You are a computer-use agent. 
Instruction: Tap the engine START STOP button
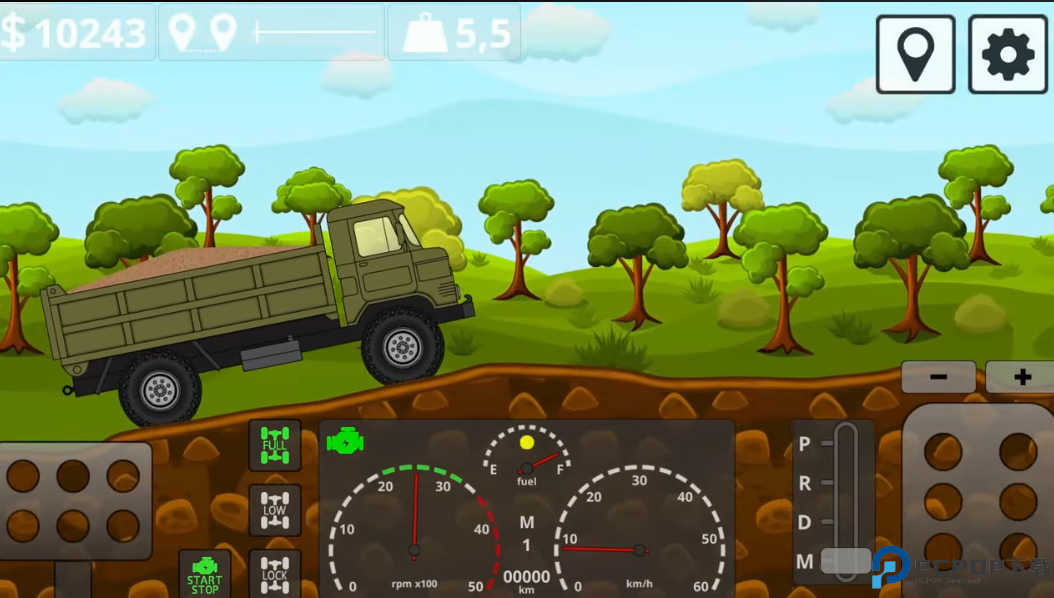tap(205, 574)
